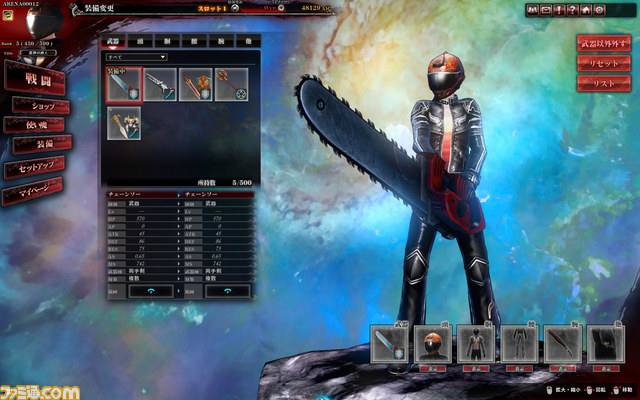Select the chainsaw slot in bottom equipment bar
Screen dimensions: 640x400
[390, 345]
